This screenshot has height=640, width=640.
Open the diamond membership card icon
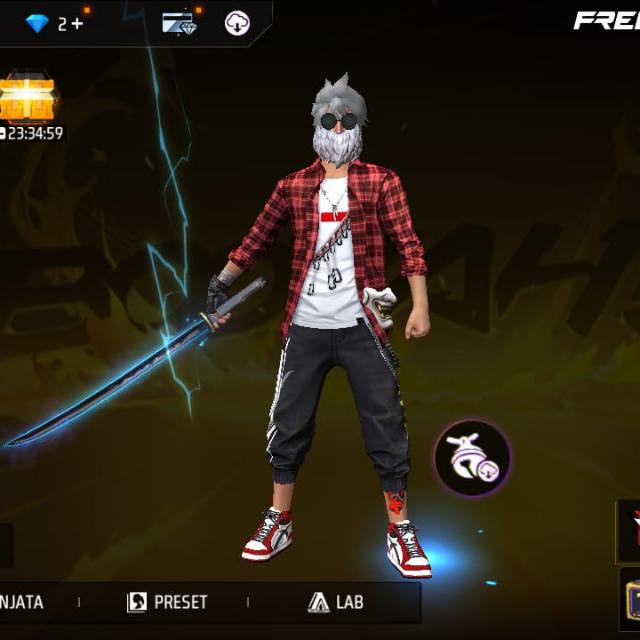178,23
